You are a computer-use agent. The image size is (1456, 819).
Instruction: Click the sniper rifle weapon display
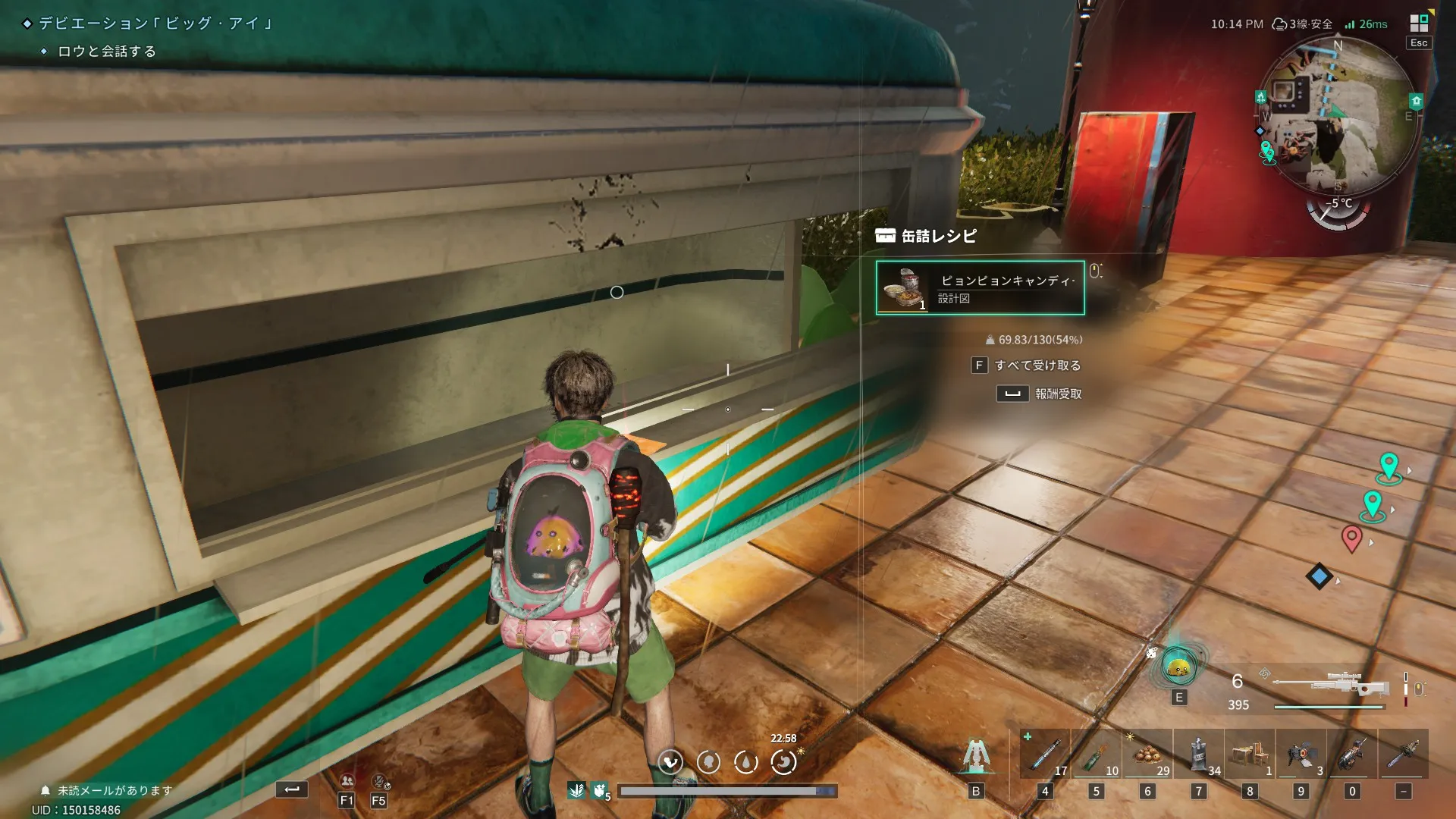1331,686
